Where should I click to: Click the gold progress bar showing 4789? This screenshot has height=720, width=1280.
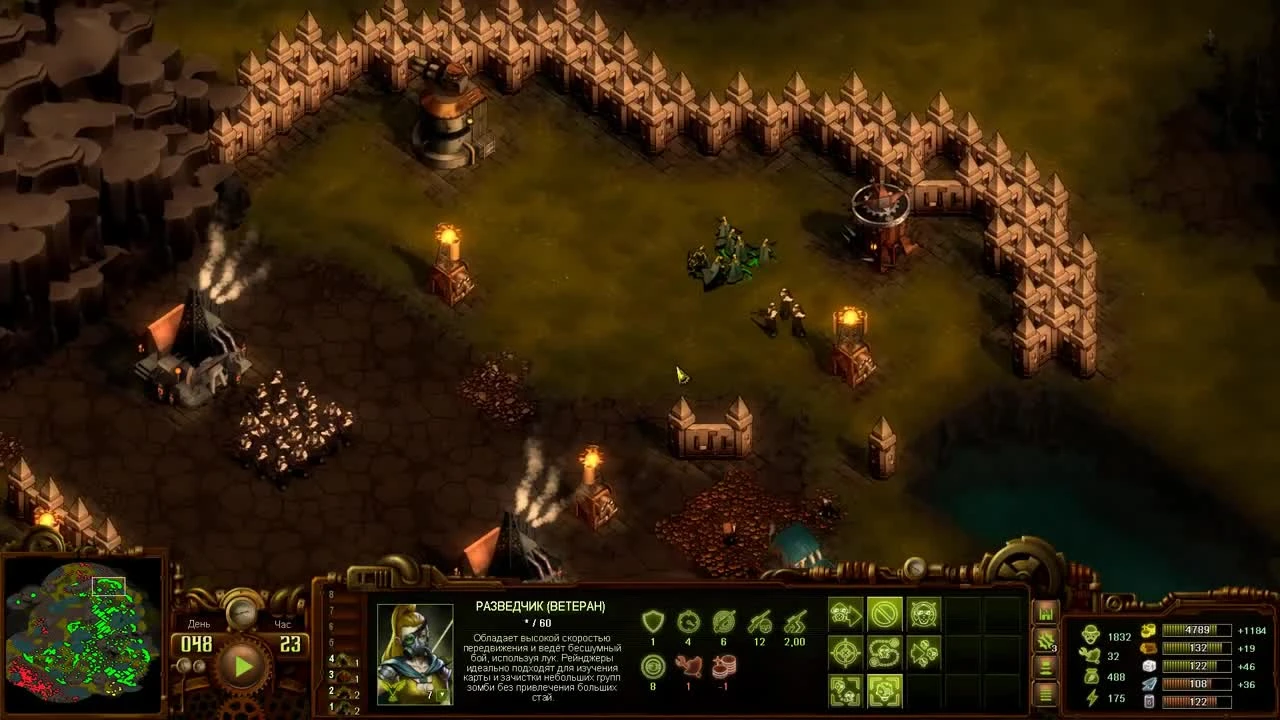(x=1197, y=630)
